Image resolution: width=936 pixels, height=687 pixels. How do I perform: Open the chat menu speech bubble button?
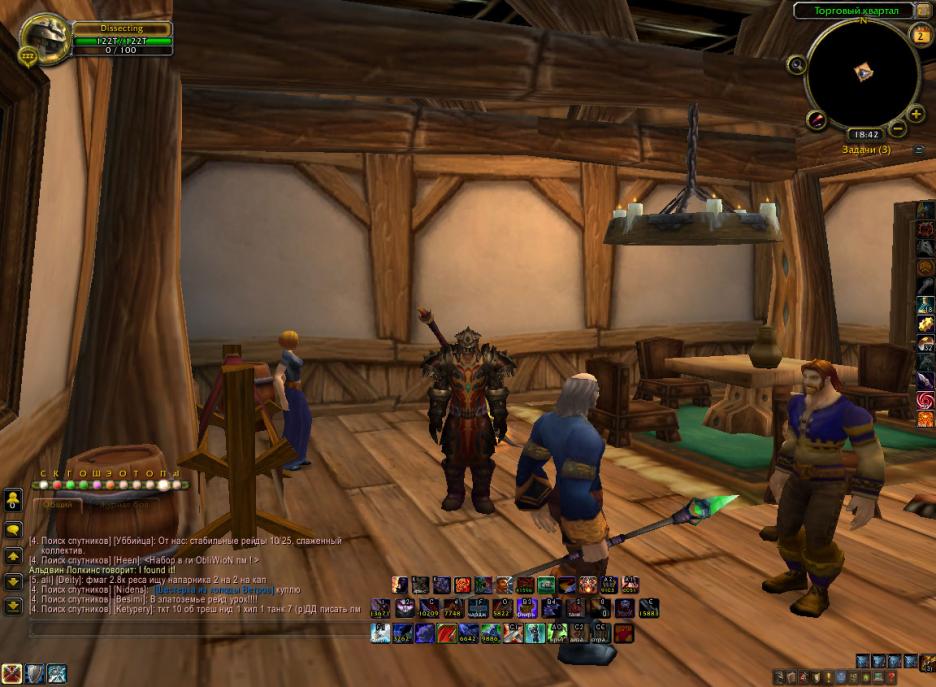coord(13,530)
